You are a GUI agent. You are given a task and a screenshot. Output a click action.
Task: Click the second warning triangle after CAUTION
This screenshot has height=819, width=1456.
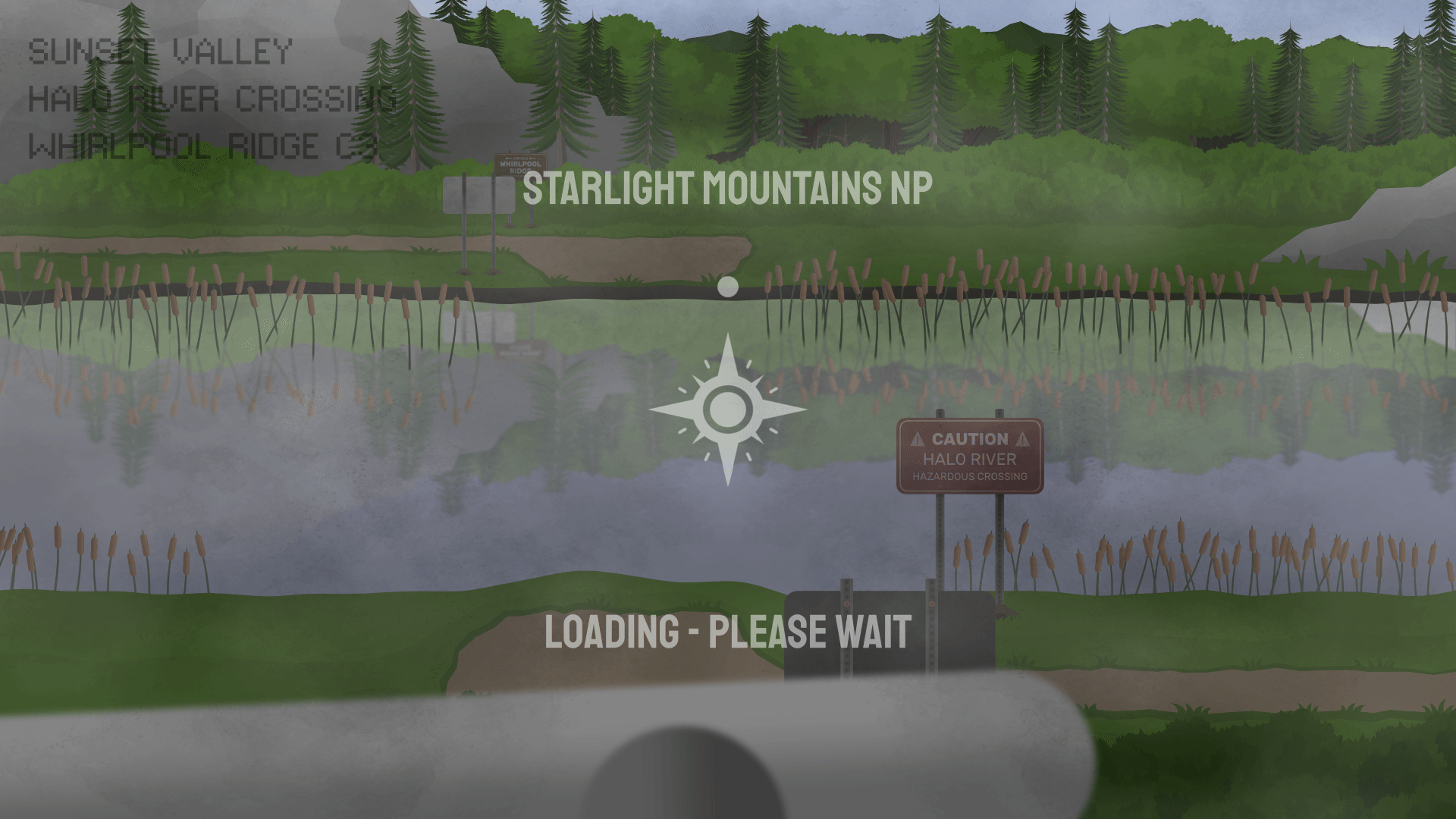[1023, 438]
